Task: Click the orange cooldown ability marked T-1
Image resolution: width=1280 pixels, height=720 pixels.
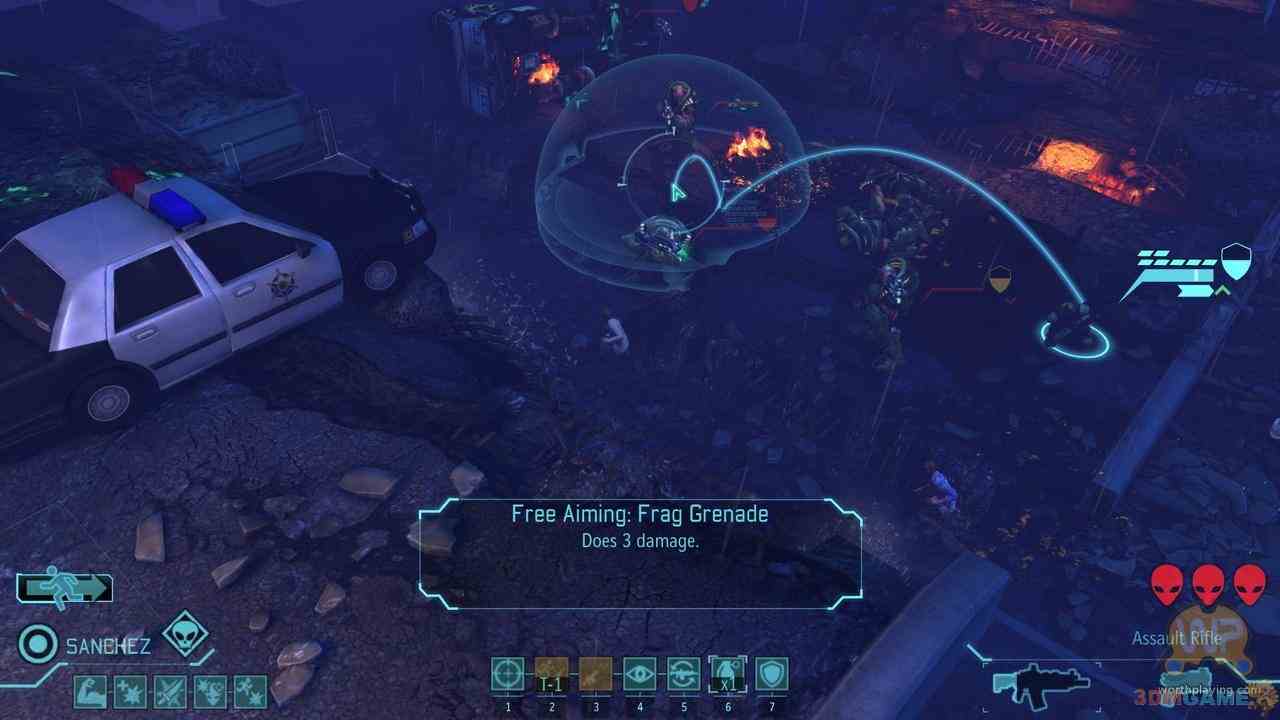Action: [x=551, y=673]
